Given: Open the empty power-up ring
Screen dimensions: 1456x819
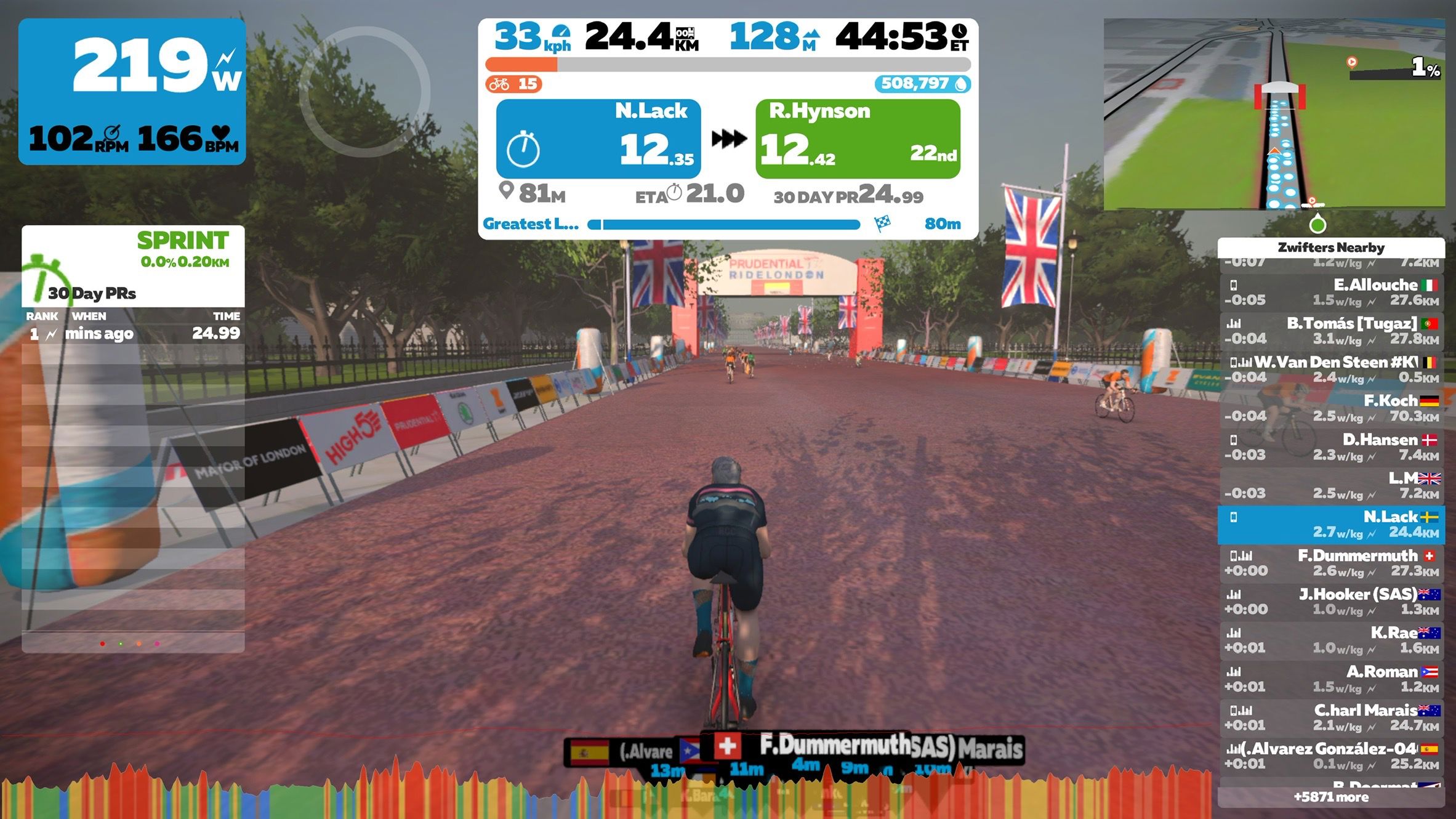Looking at the screenshot, I should [364, 91].
